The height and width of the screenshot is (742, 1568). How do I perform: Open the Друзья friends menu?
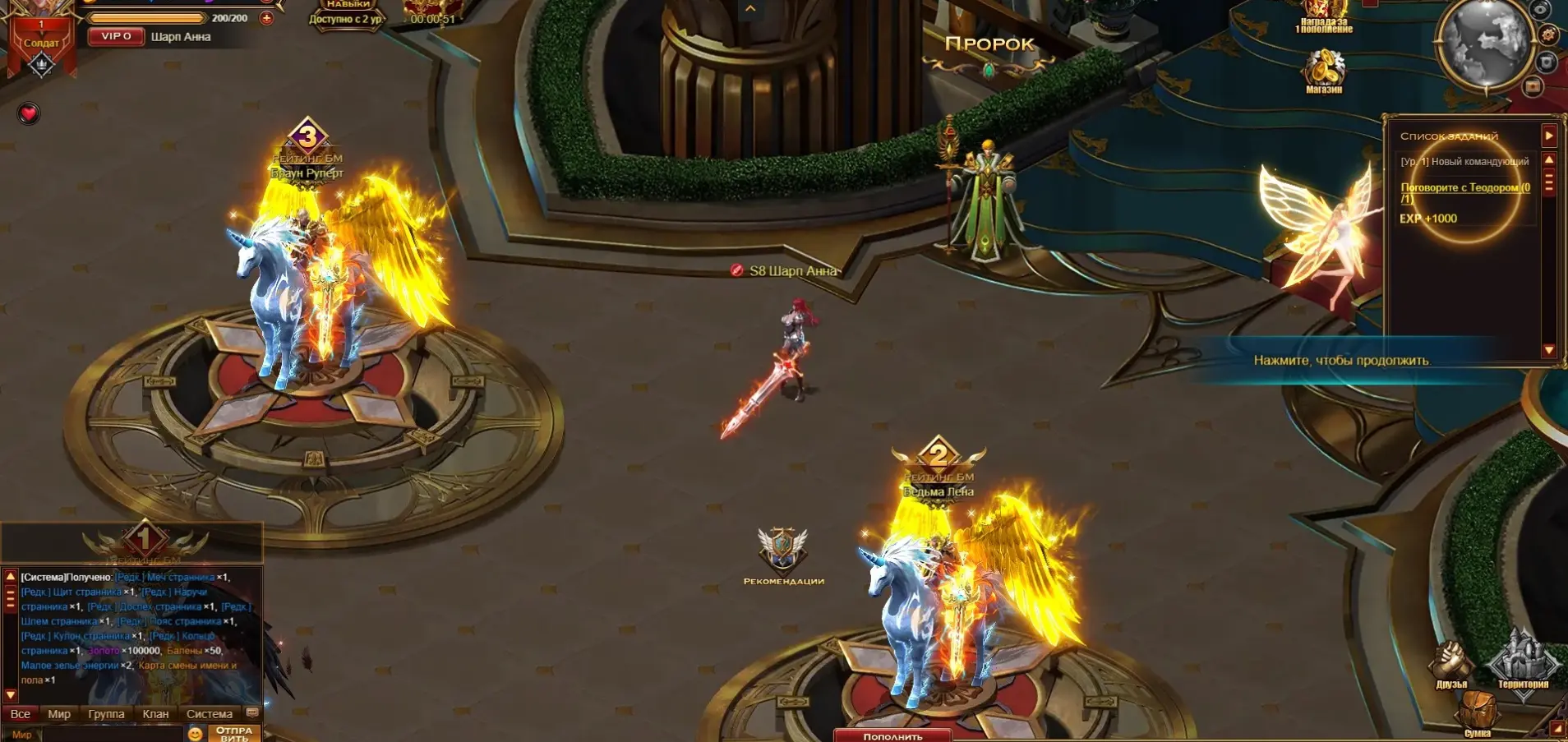coord(1451,664)
